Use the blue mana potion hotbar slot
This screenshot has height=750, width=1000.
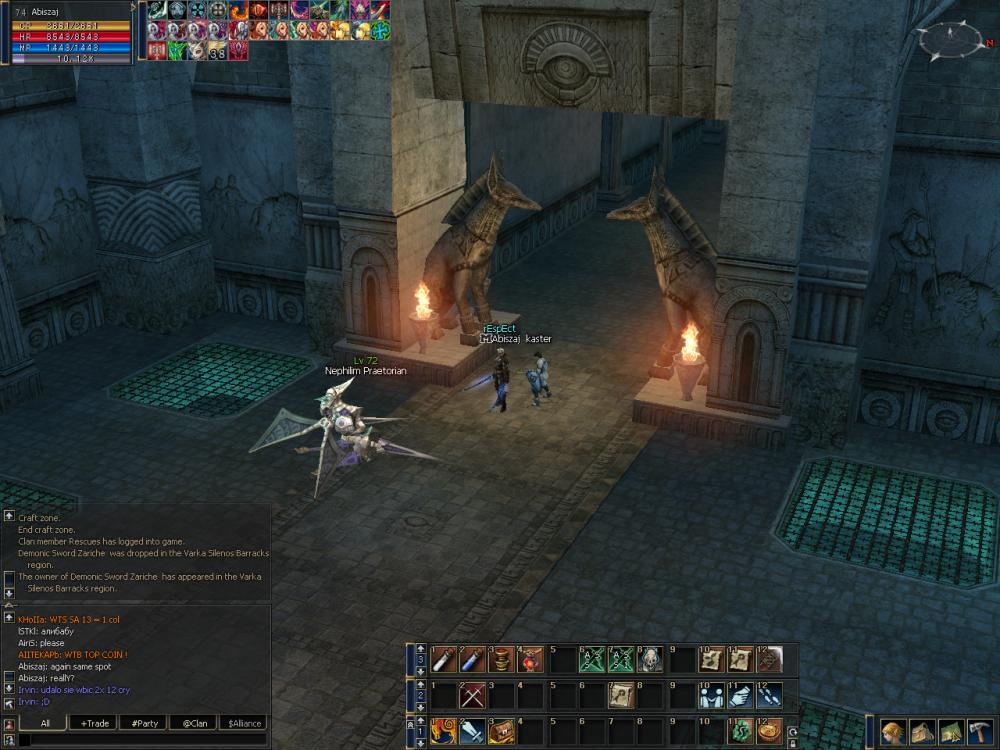[x=473, y=659]
